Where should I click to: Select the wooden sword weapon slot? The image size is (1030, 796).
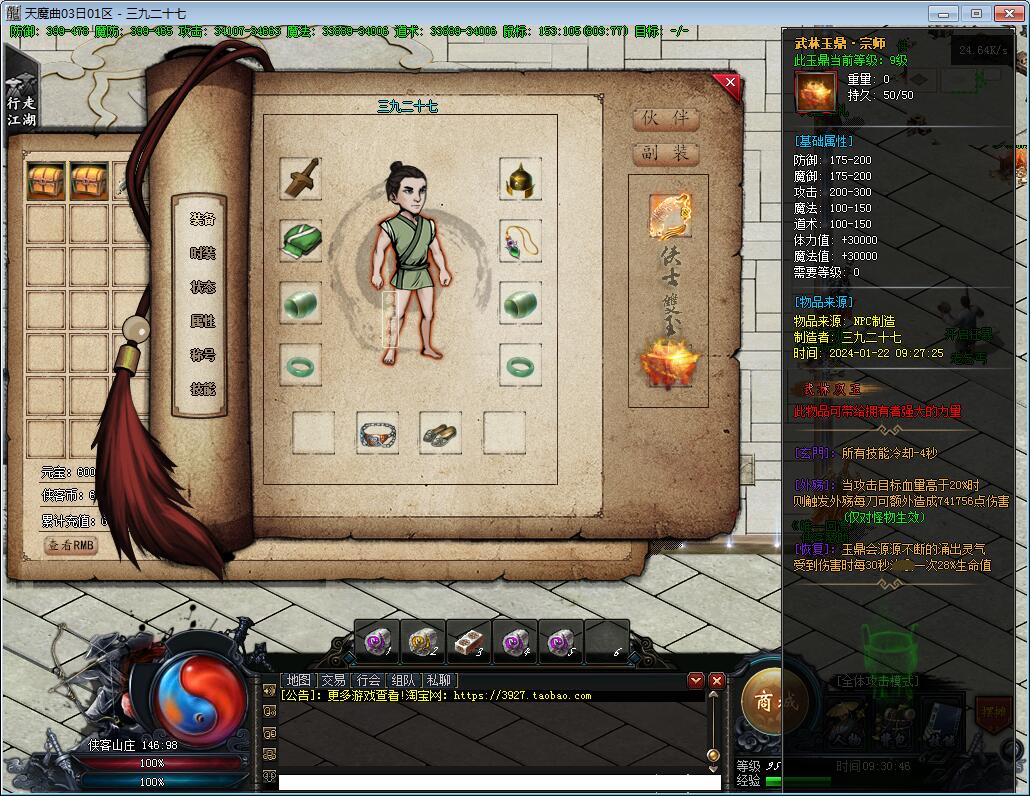300,177
